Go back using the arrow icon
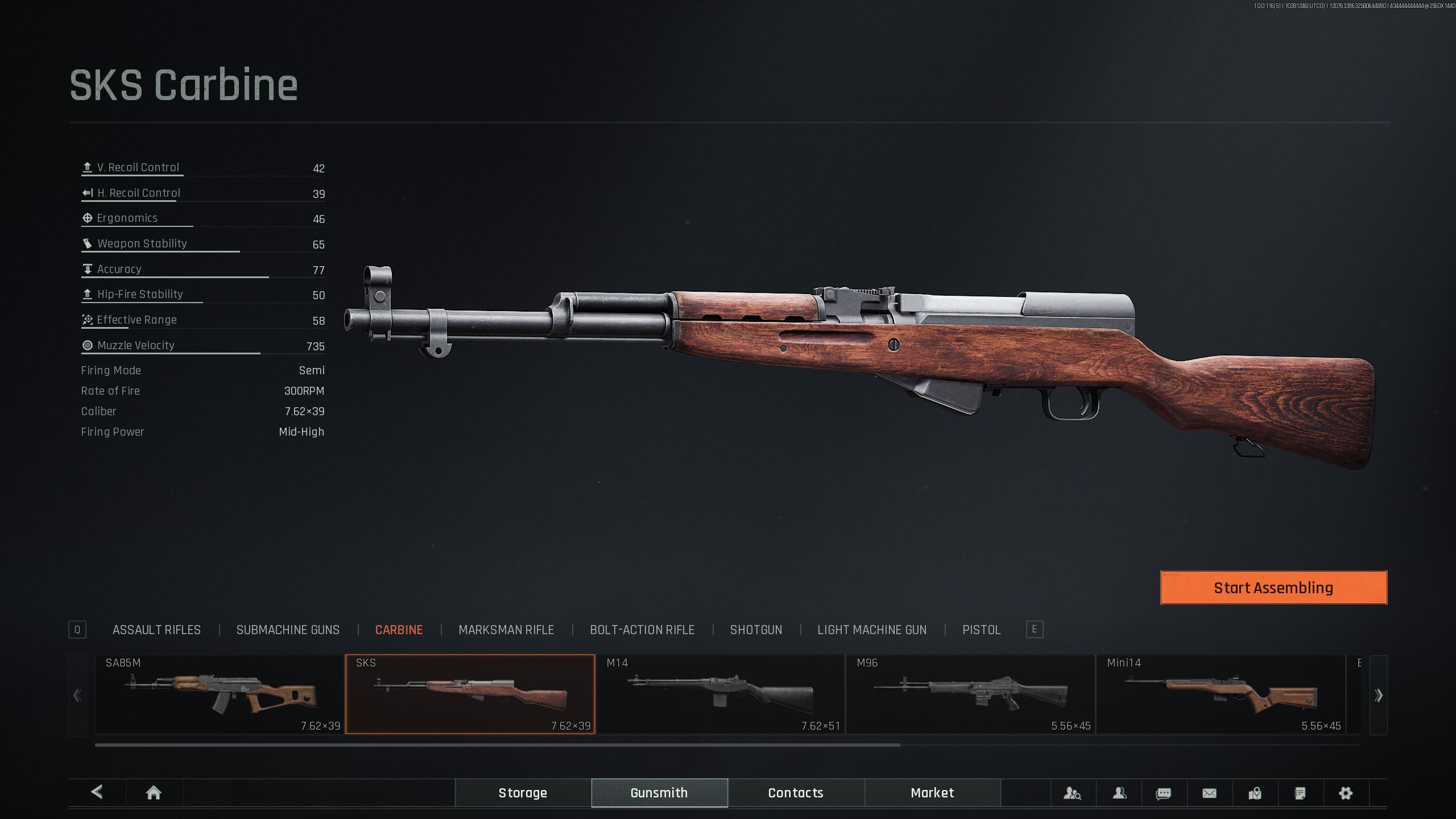This screenshot has height=819, width=1456. tap(97, 792)
